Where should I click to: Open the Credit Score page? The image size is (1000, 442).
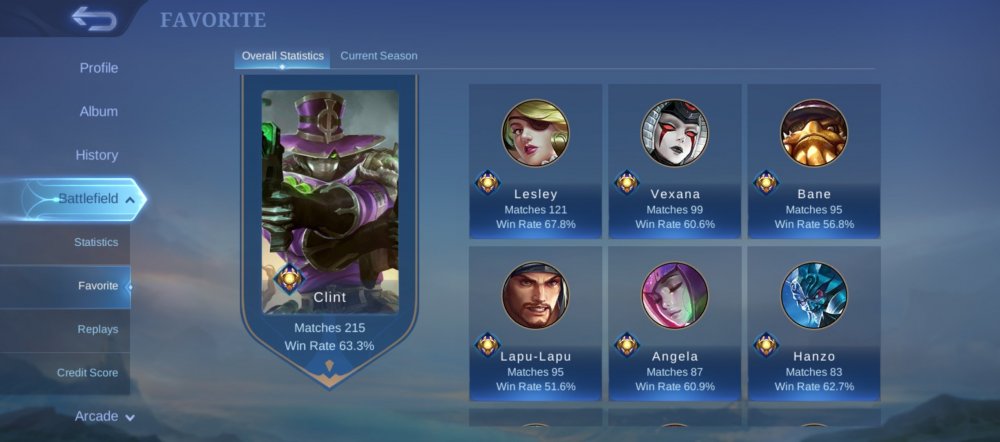[x=87, y=373]
